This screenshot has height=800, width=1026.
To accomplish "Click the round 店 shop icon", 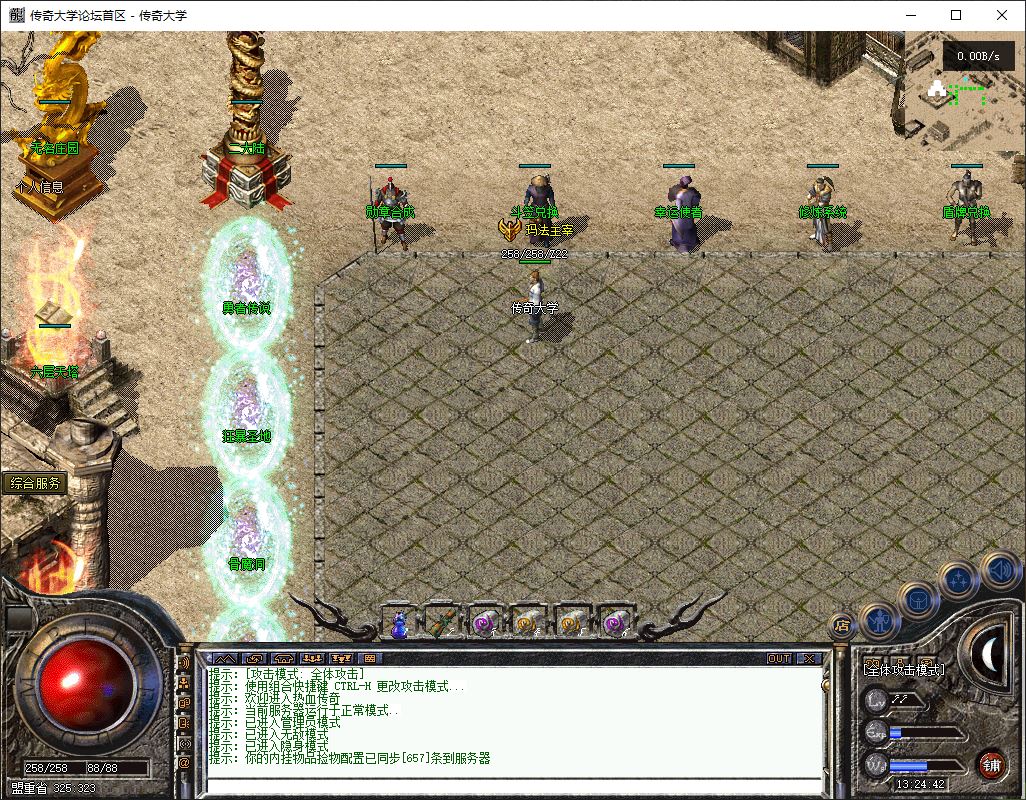I will (841, 625).
